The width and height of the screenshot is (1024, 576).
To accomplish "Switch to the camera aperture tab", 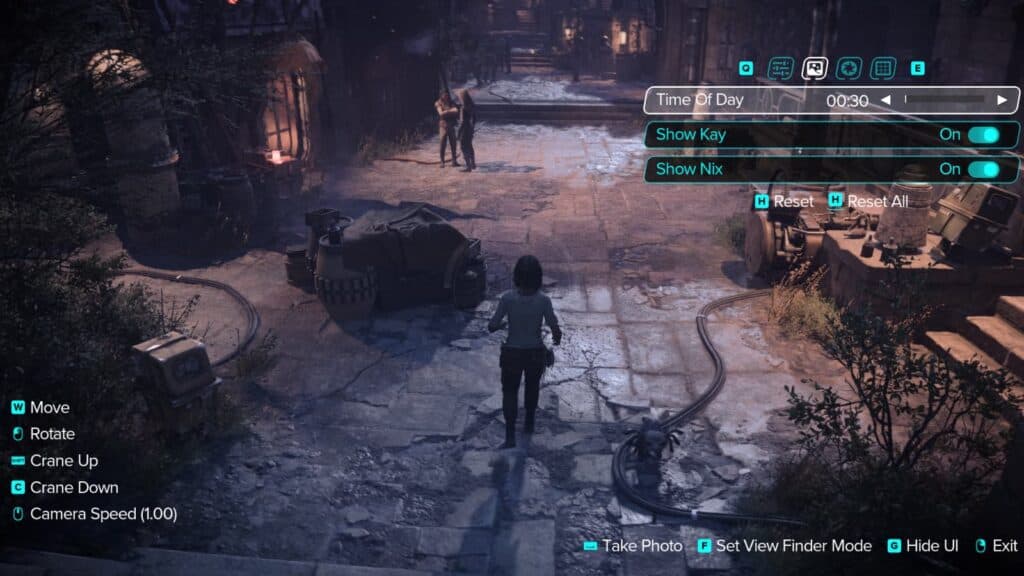I will [x=848, y=68].
